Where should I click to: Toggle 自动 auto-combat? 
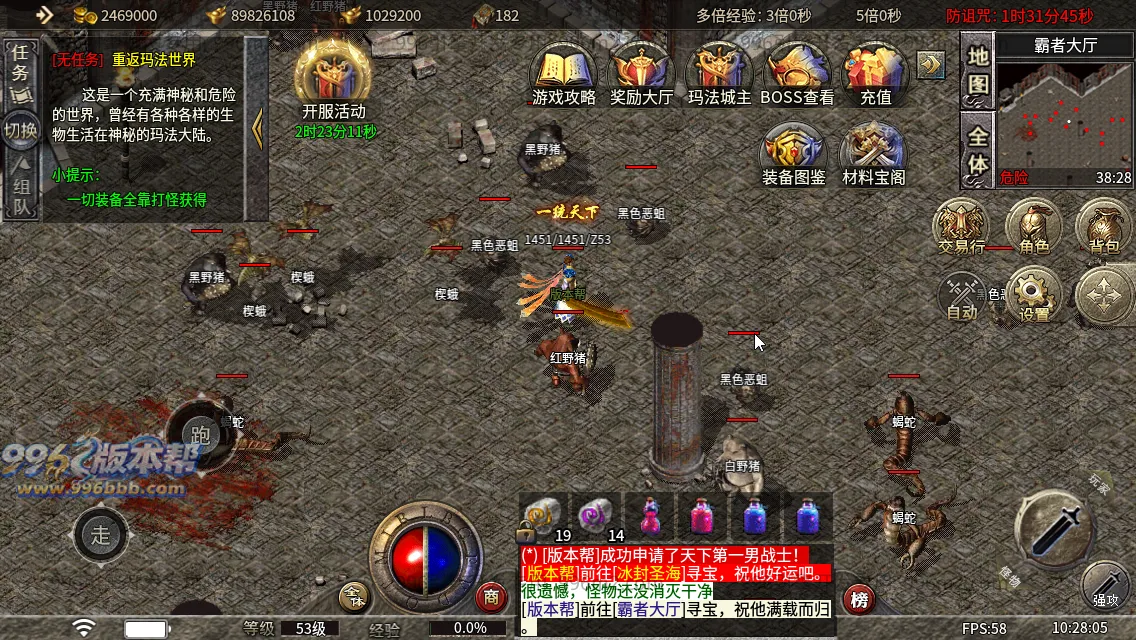[962, 297]
